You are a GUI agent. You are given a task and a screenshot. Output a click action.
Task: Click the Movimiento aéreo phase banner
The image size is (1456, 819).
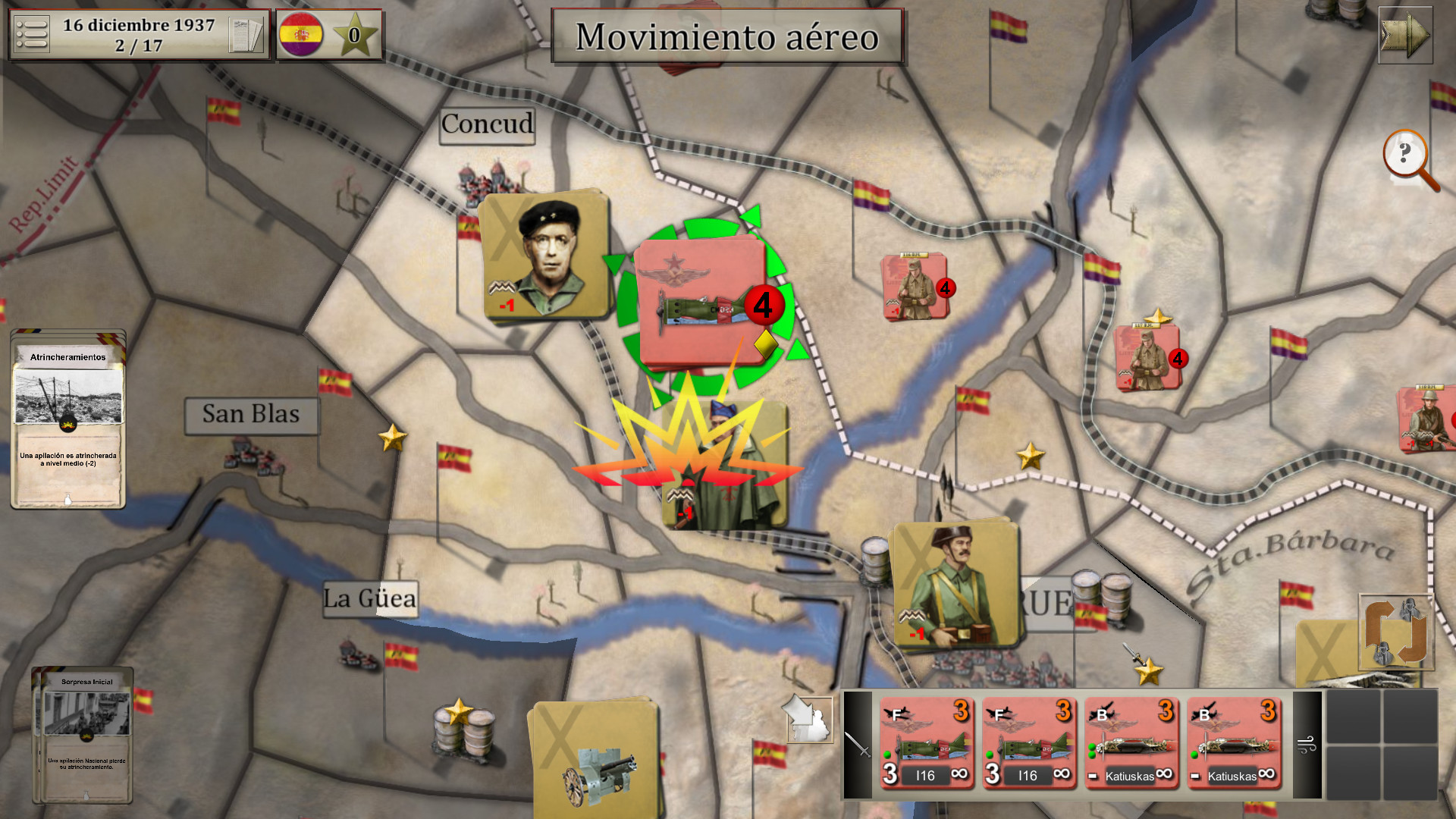click(726, 36)
